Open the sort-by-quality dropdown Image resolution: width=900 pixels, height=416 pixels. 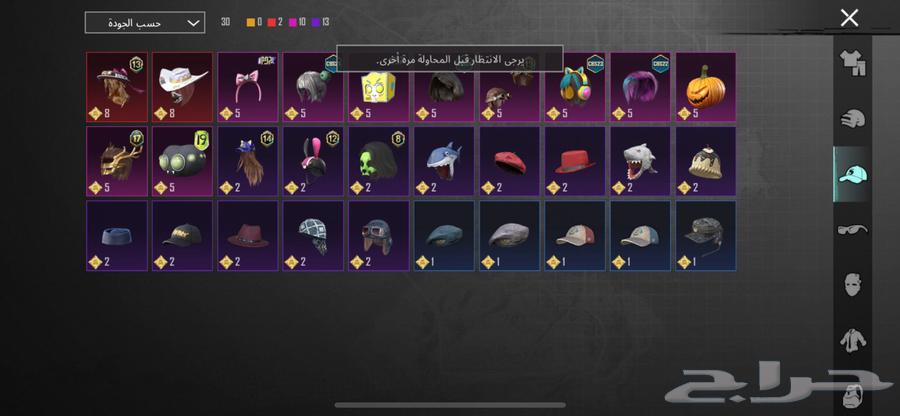tap(145, 22)
